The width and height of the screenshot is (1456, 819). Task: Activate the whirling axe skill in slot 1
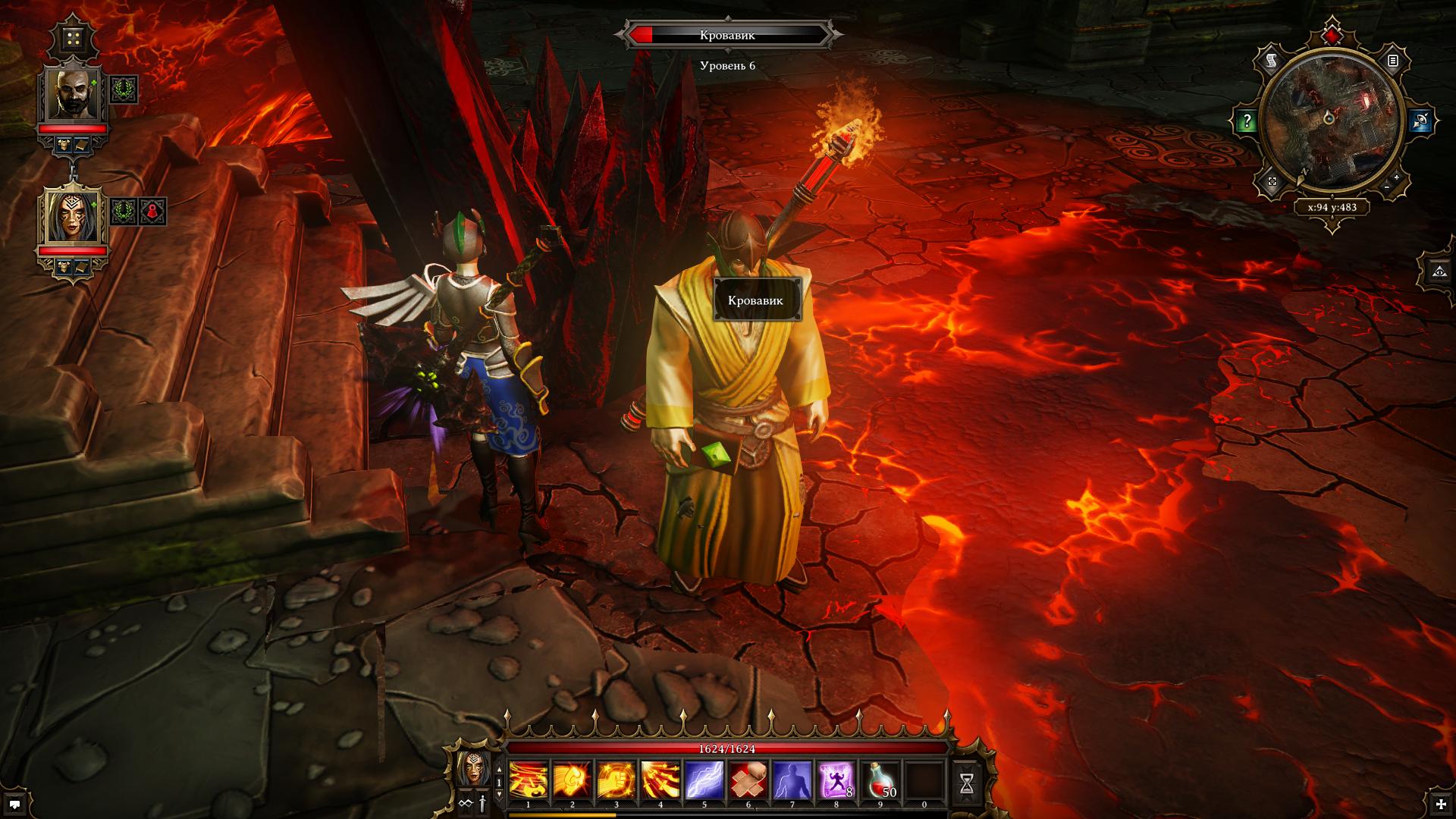[x=529, y=780]
